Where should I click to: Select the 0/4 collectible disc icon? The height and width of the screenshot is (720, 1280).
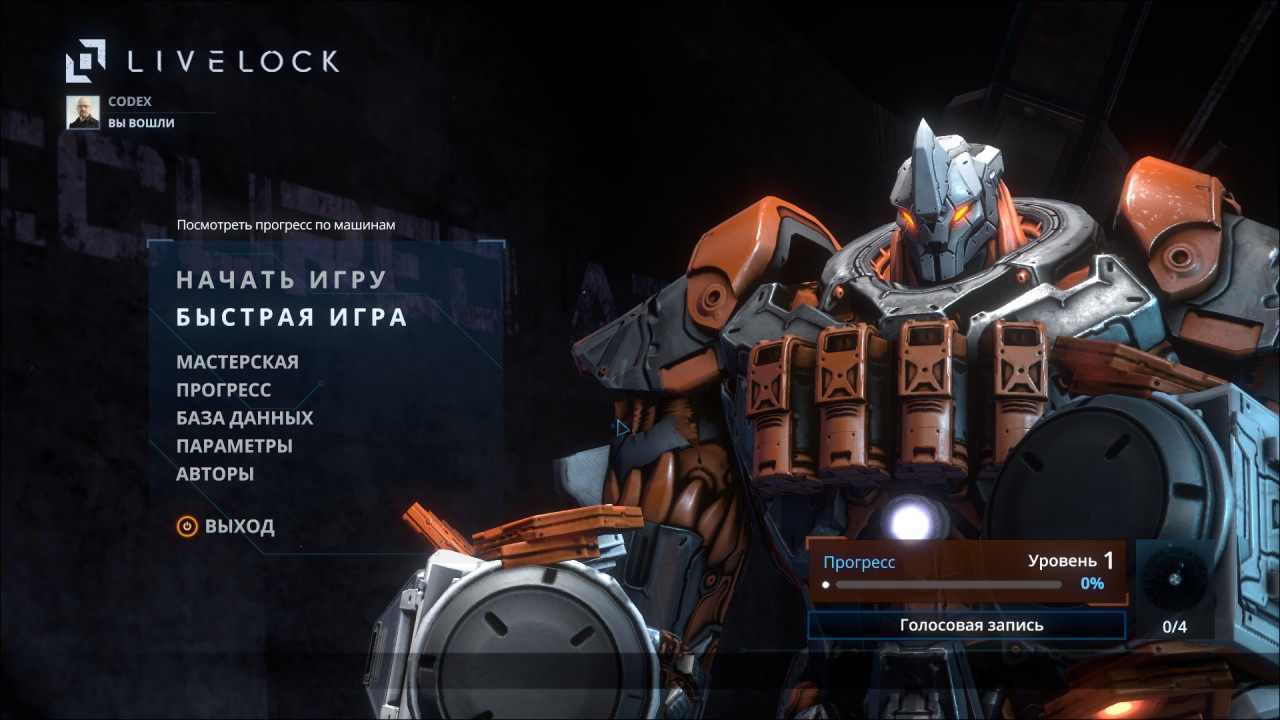point(1174,578)
